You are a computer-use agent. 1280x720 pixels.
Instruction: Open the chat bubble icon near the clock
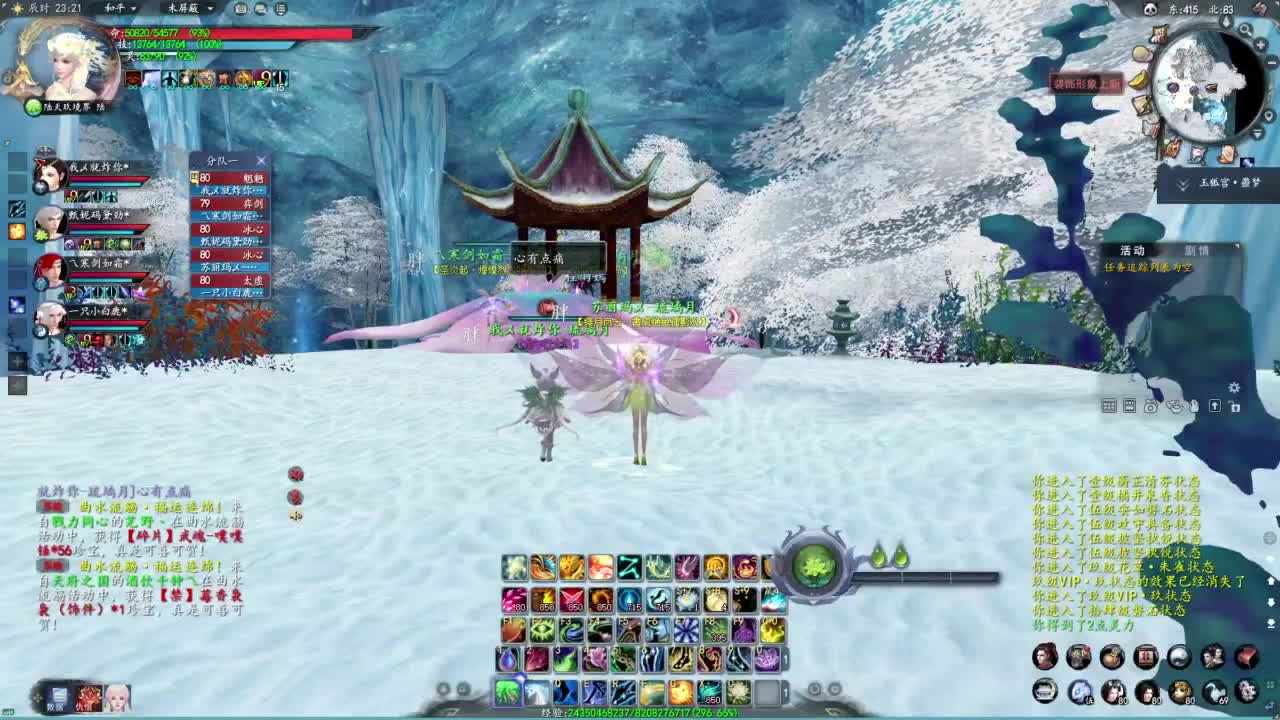click(x=259, y=9)
